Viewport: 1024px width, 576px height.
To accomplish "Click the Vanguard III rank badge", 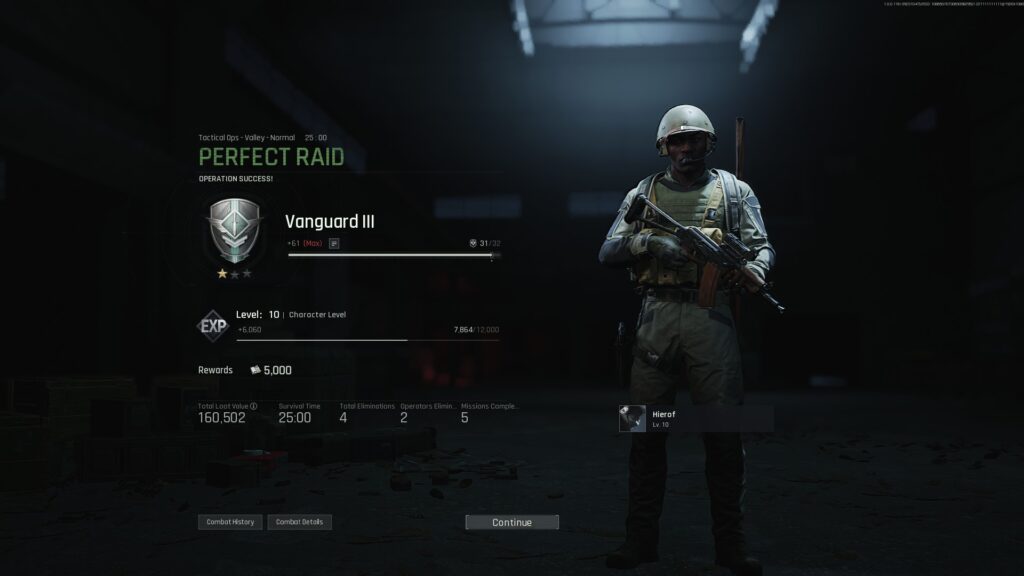I will click(234, 229).
